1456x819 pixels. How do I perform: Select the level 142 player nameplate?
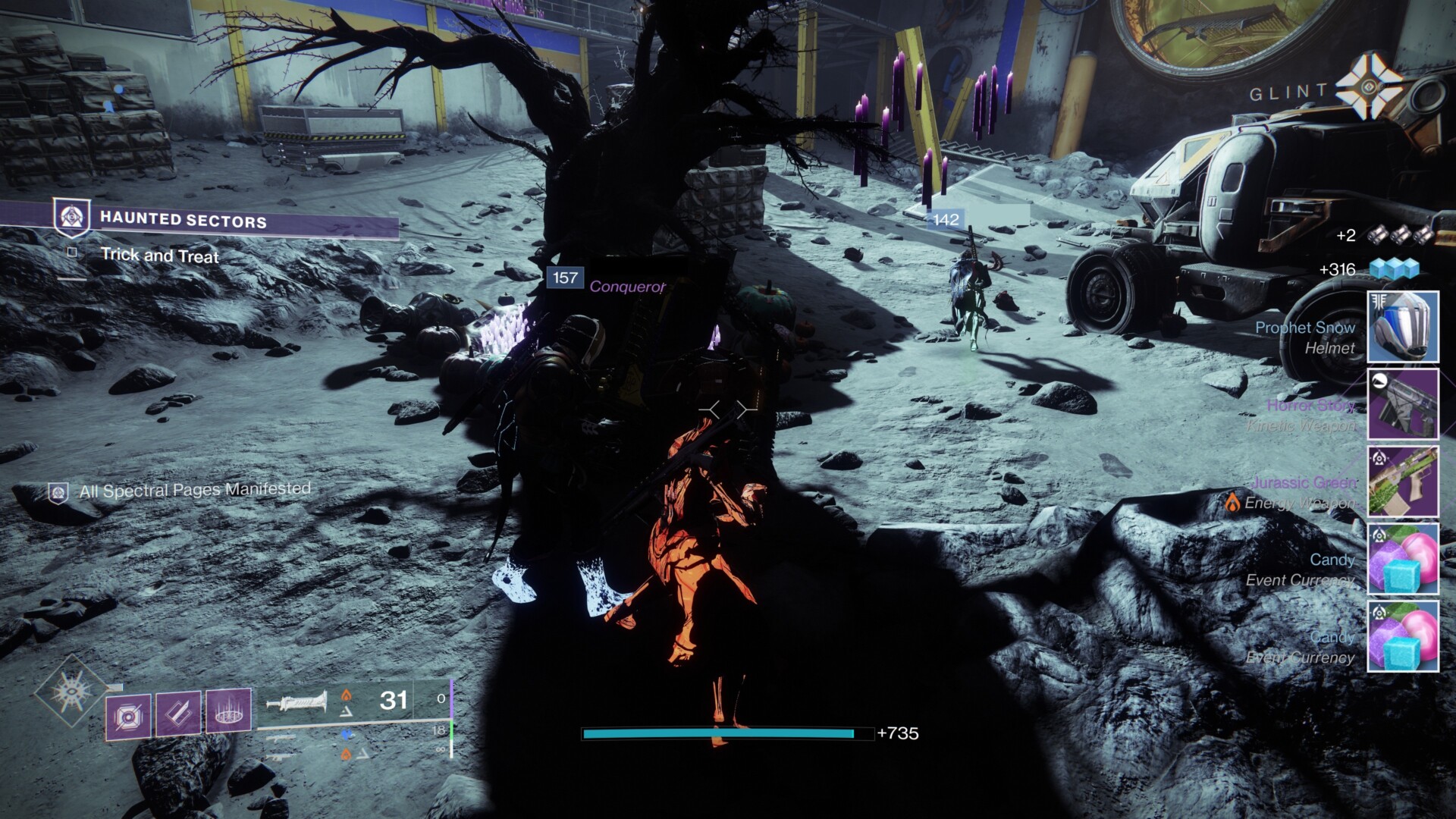(x=946, y=220)
